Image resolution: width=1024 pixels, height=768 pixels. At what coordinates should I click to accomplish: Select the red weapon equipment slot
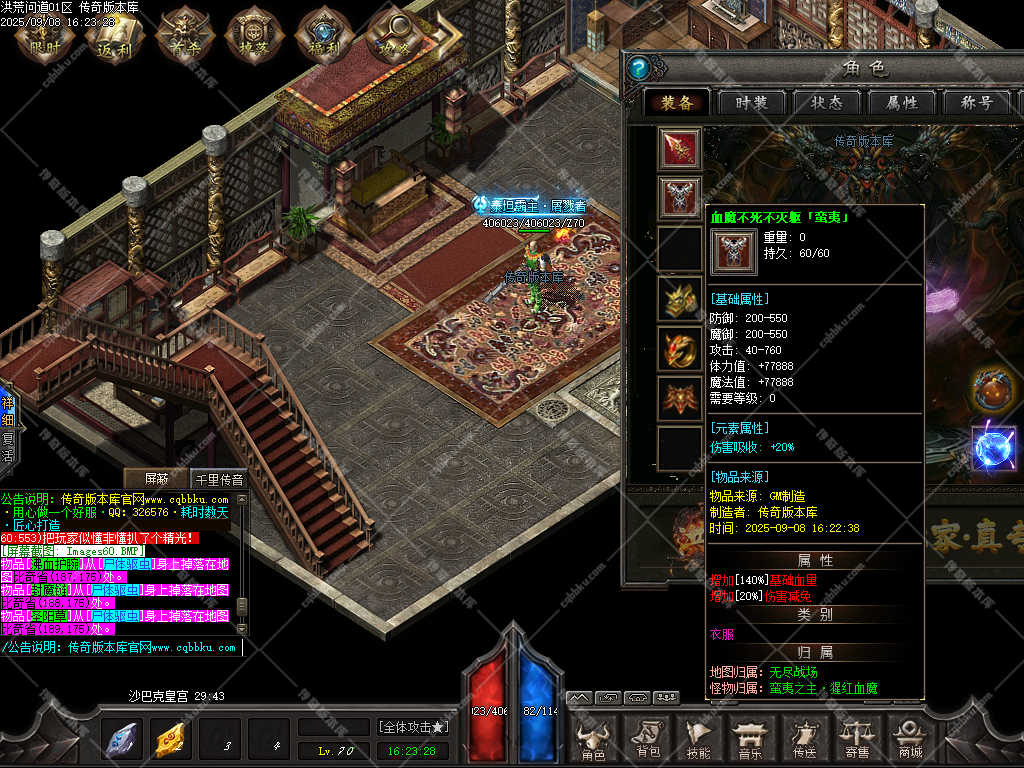[x=680, y=149]
